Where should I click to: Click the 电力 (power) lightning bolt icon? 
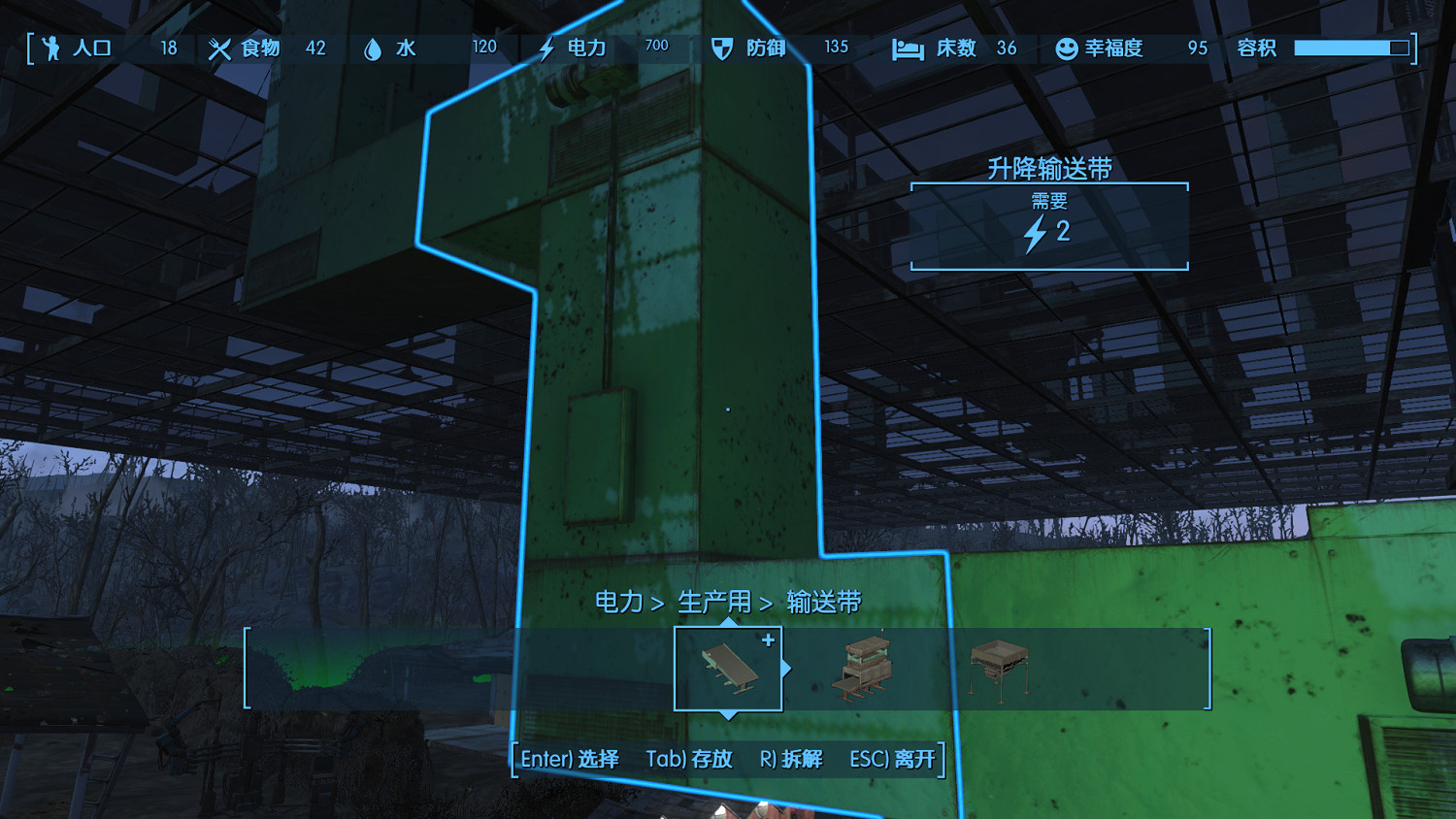545,48
